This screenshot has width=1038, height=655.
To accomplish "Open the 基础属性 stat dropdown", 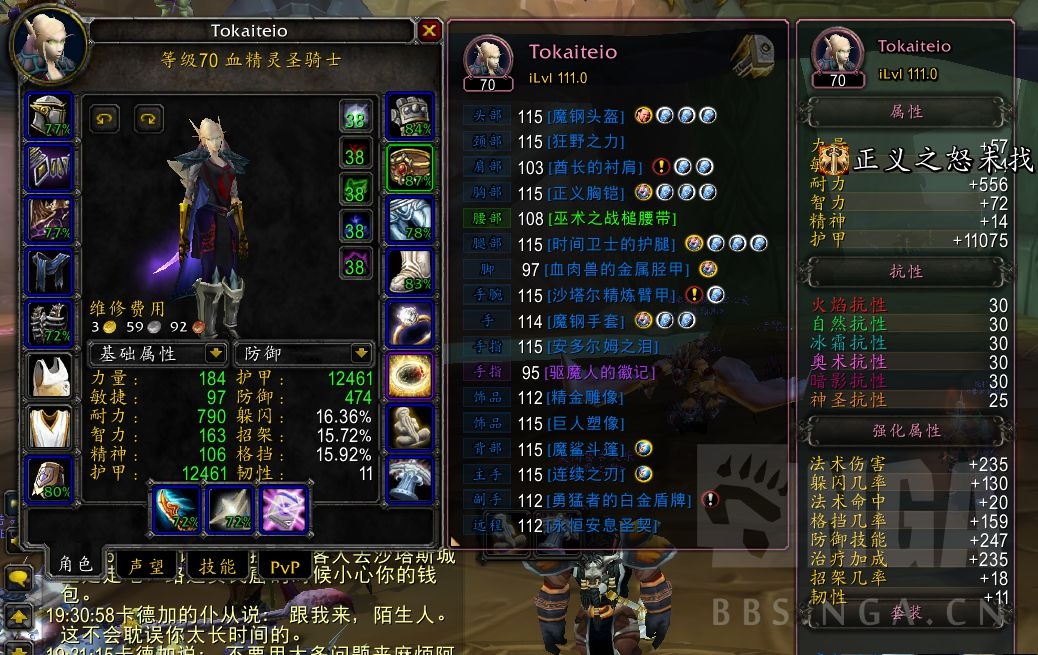I will [x=215, y=353].
